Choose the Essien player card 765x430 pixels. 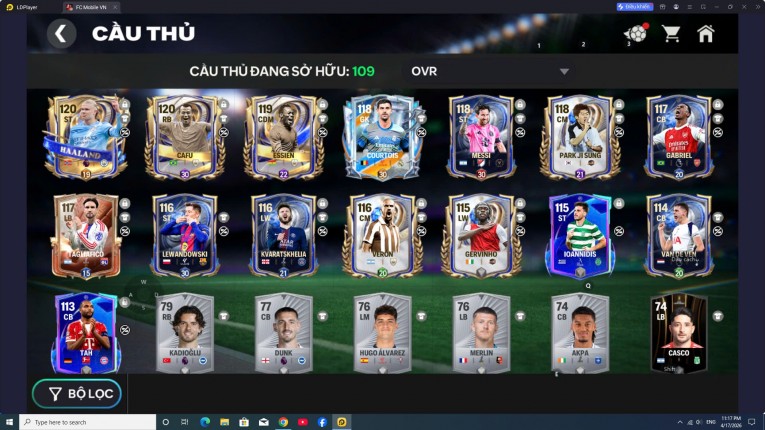[x=280, y=137]
